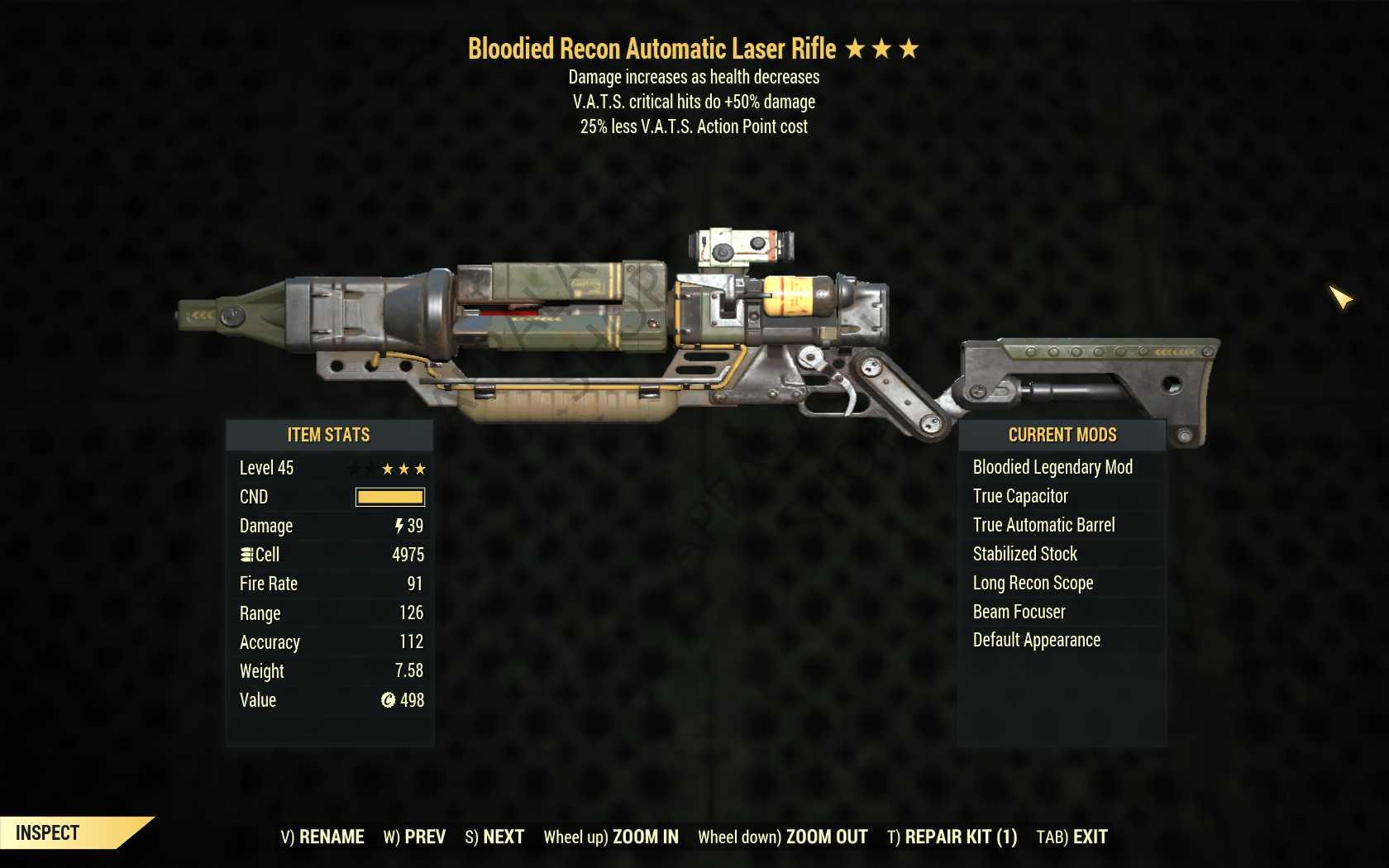This screenshot has width=1389, height=868.
Task: Select the Stabilized Stock mod entry
Action: 1024,554
